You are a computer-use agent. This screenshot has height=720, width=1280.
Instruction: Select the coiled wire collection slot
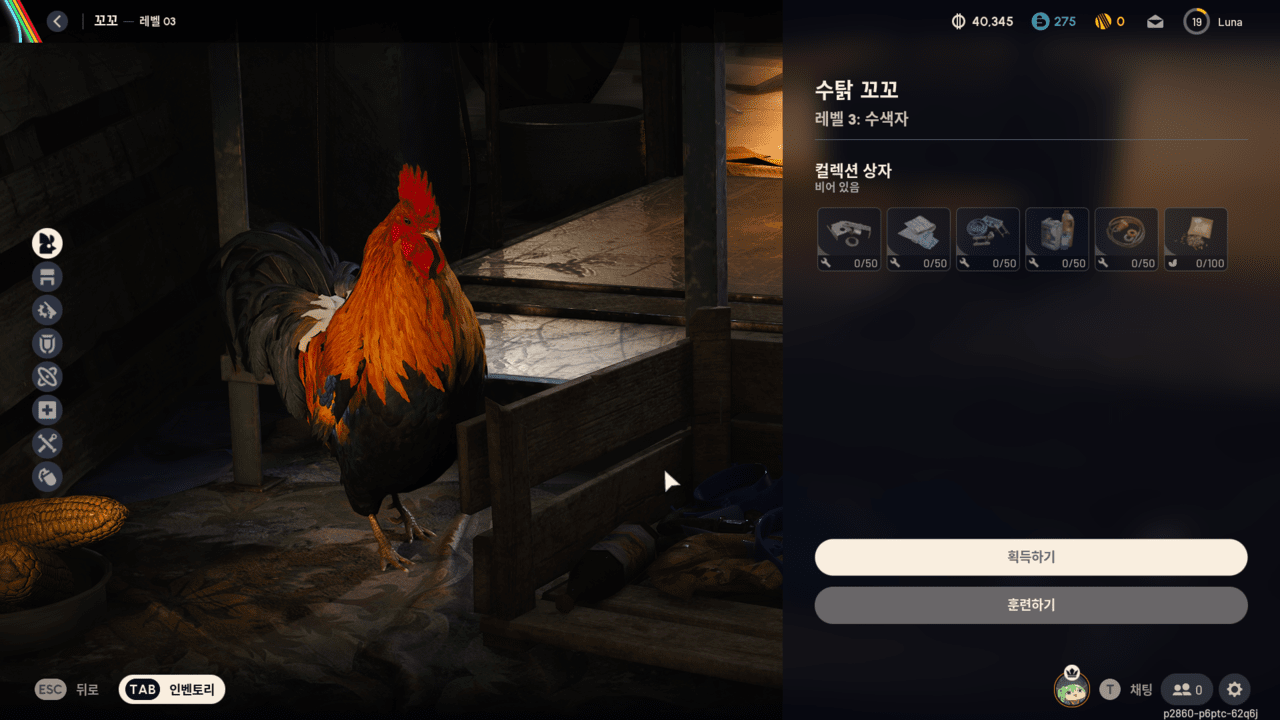click(x=1126, y=240)
